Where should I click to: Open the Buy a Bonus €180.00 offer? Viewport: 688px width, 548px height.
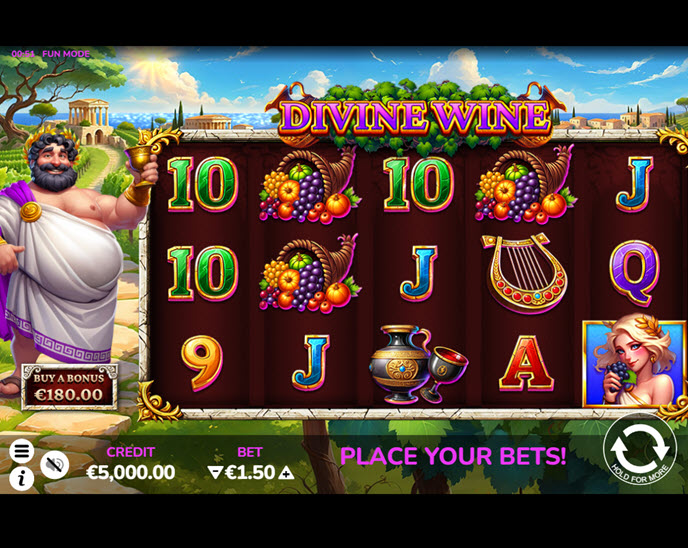(x=69, y=387)
